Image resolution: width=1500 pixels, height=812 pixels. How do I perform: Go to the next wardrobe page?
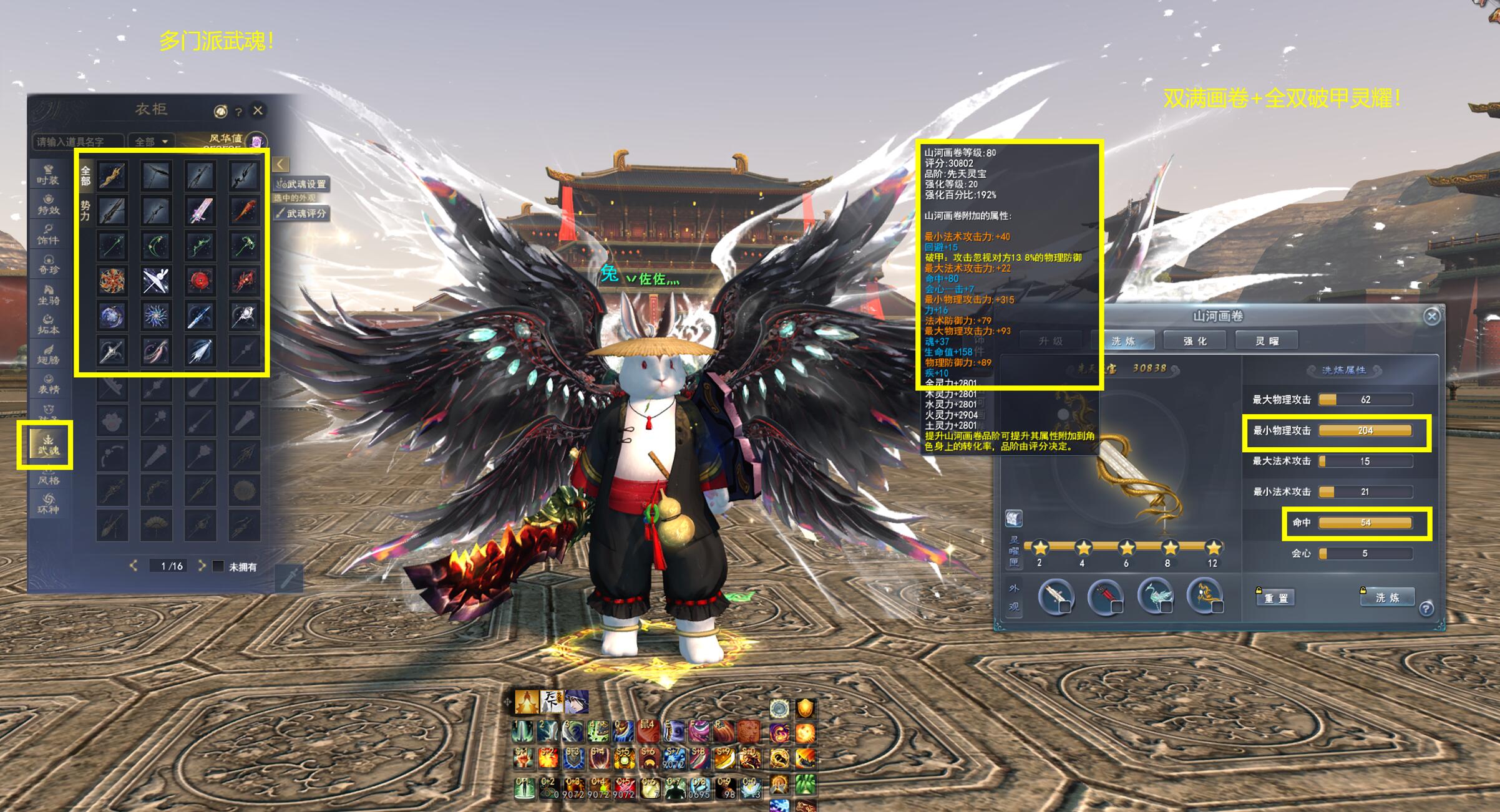(x=202, y=566)
